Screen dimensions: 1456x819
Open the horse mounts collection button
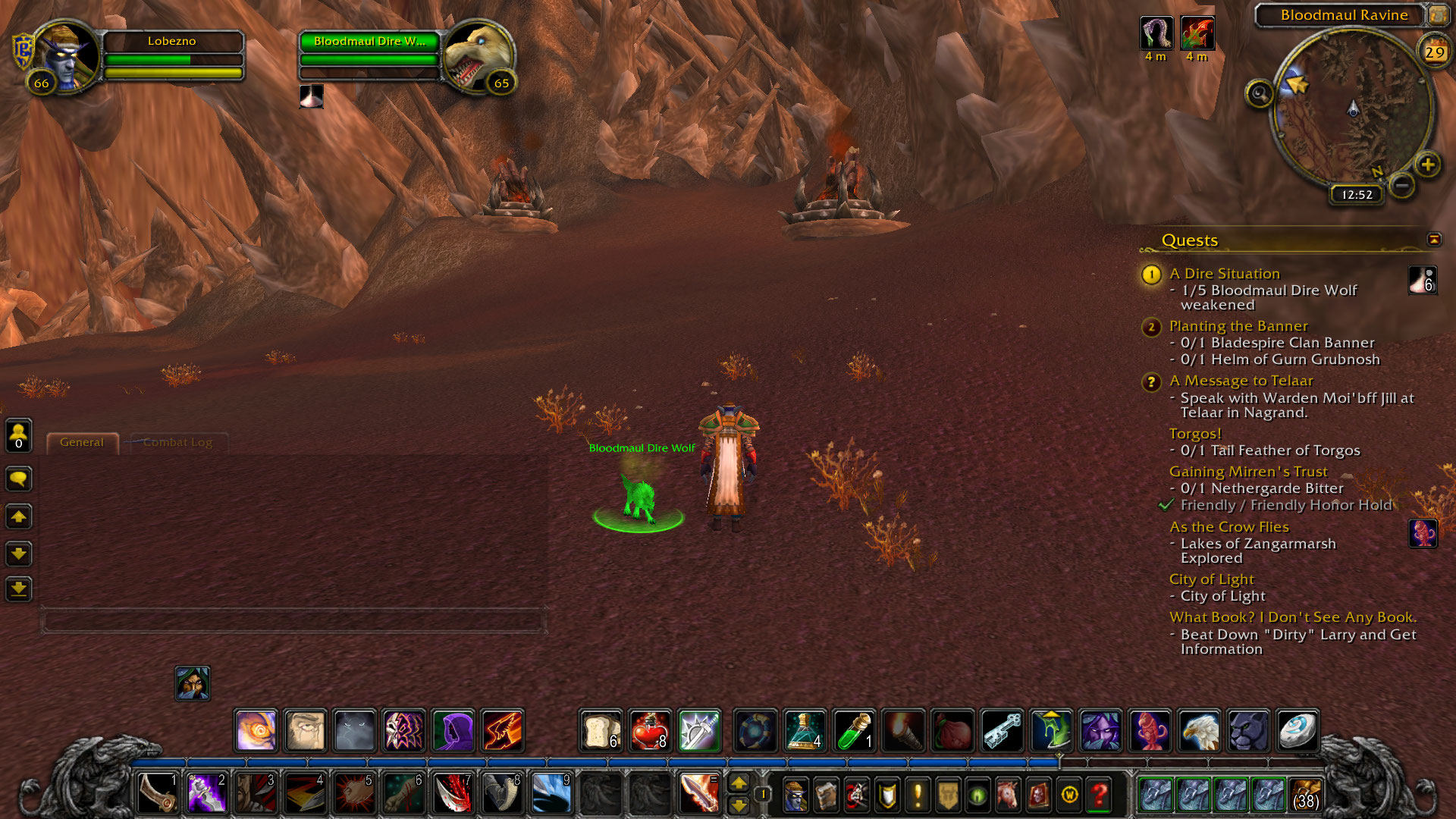1008,795
